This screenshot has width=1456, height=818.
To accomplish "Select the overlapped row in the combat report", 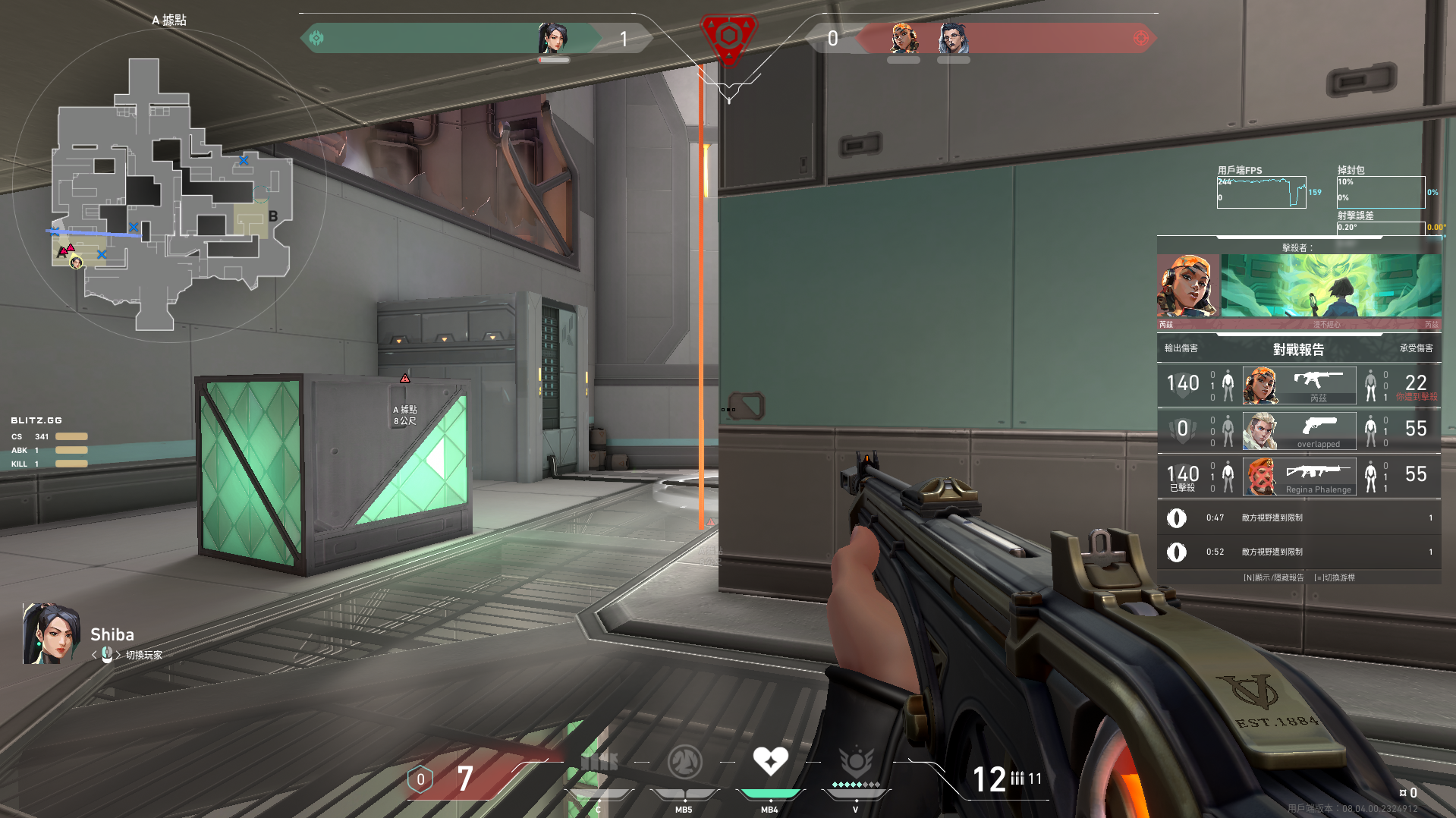I will (1299, 430).
